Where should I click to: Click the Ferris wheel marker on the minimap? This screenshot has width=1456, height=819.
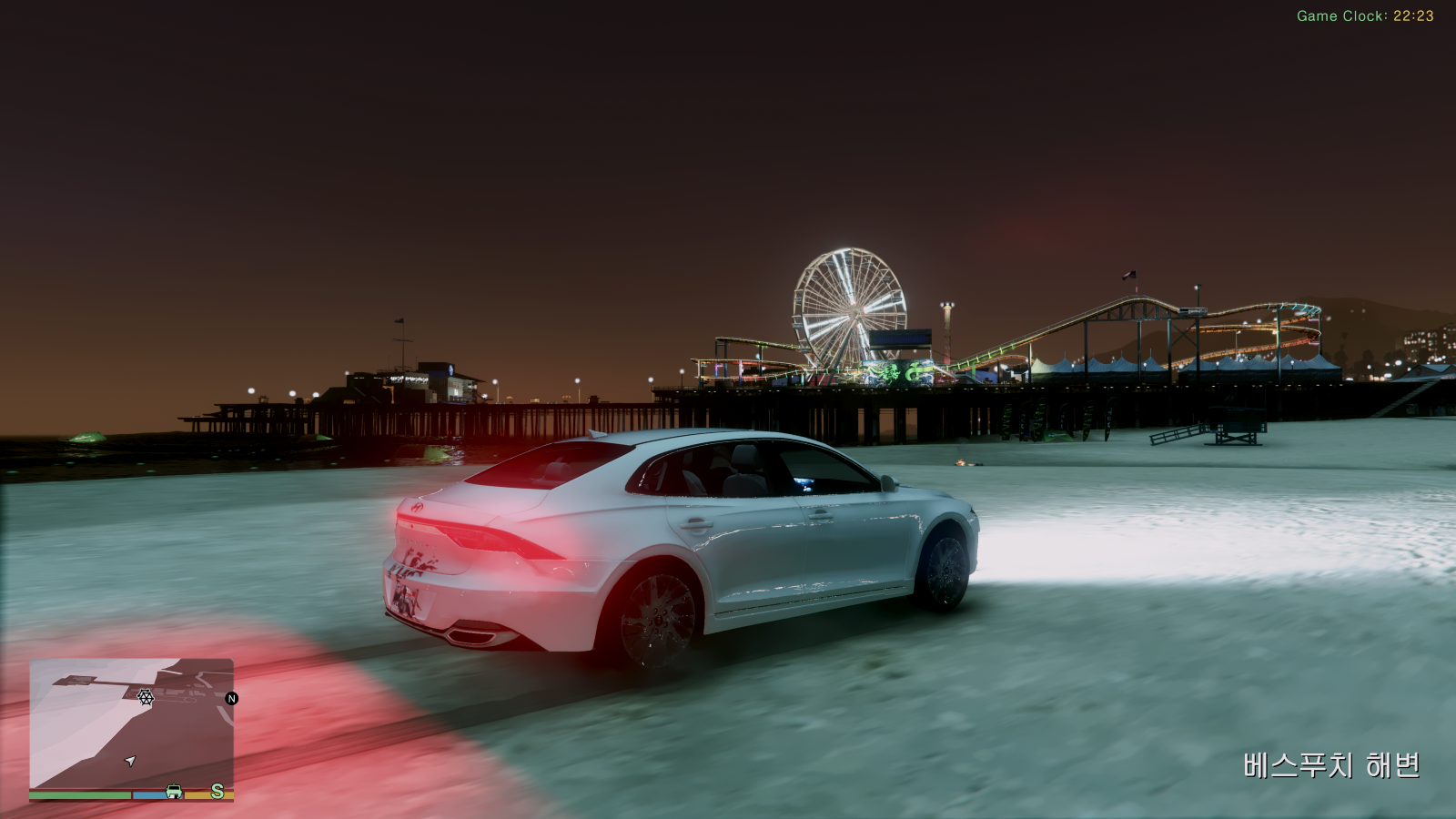(146, 697)
